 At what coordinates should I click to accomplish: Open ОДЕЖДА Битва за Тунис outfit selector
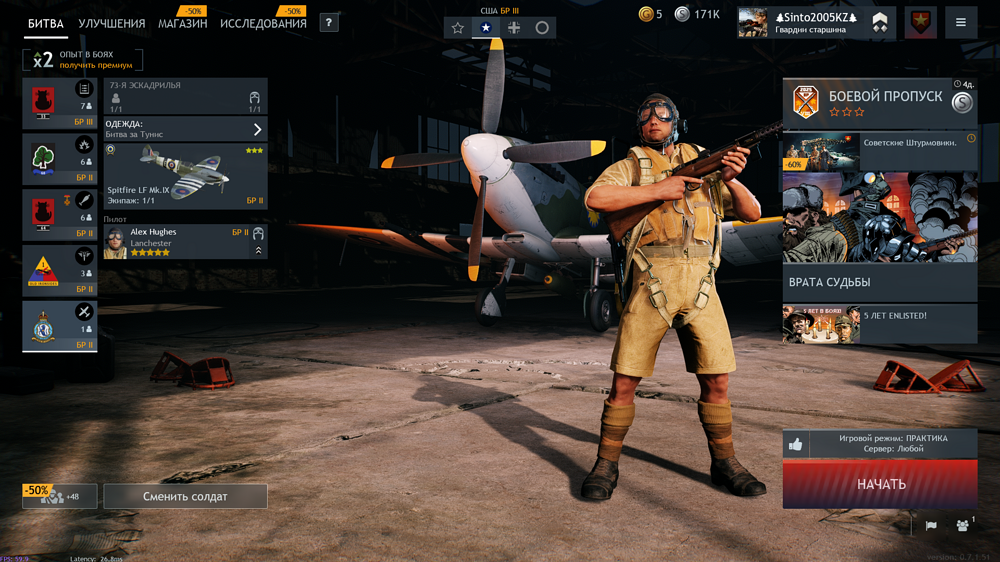(x=185, y=129)
